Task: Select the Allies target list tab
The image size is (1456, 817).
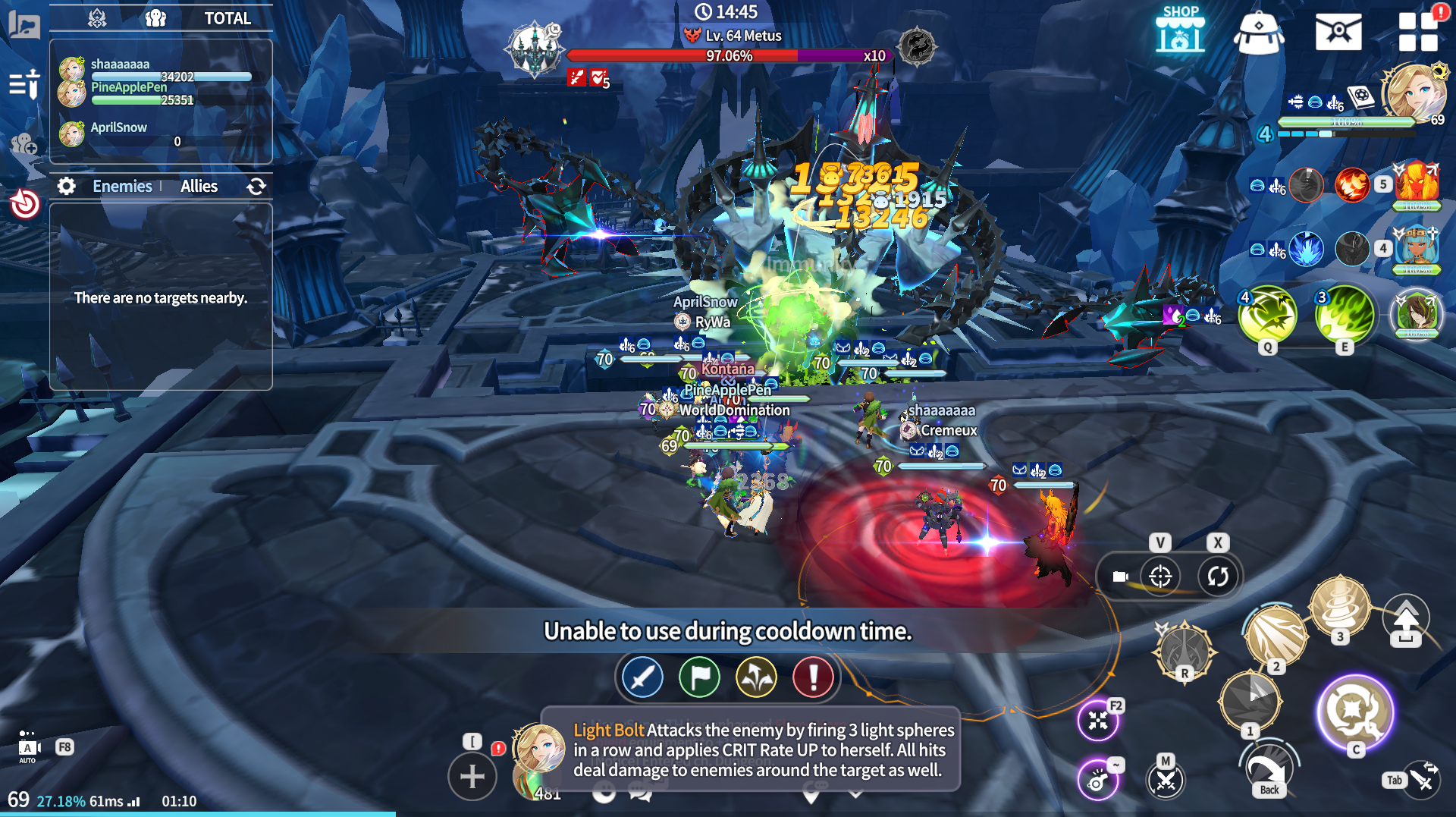Action: tap(199, 186)
